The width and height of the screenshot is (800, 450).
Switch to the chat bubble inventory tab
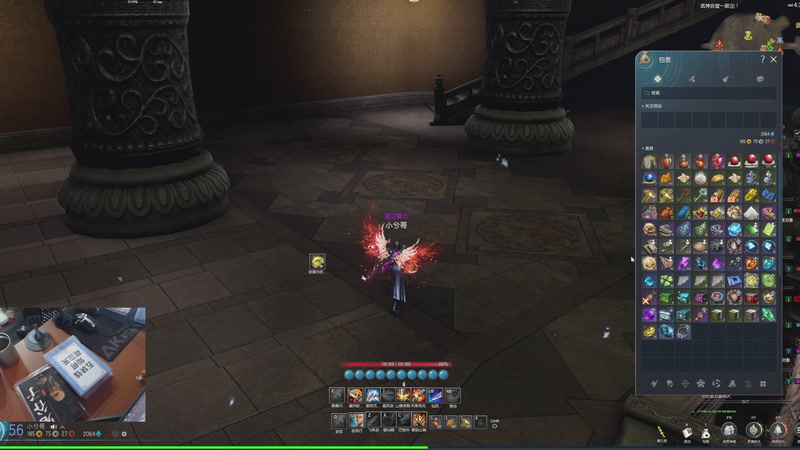coord(760,77)
